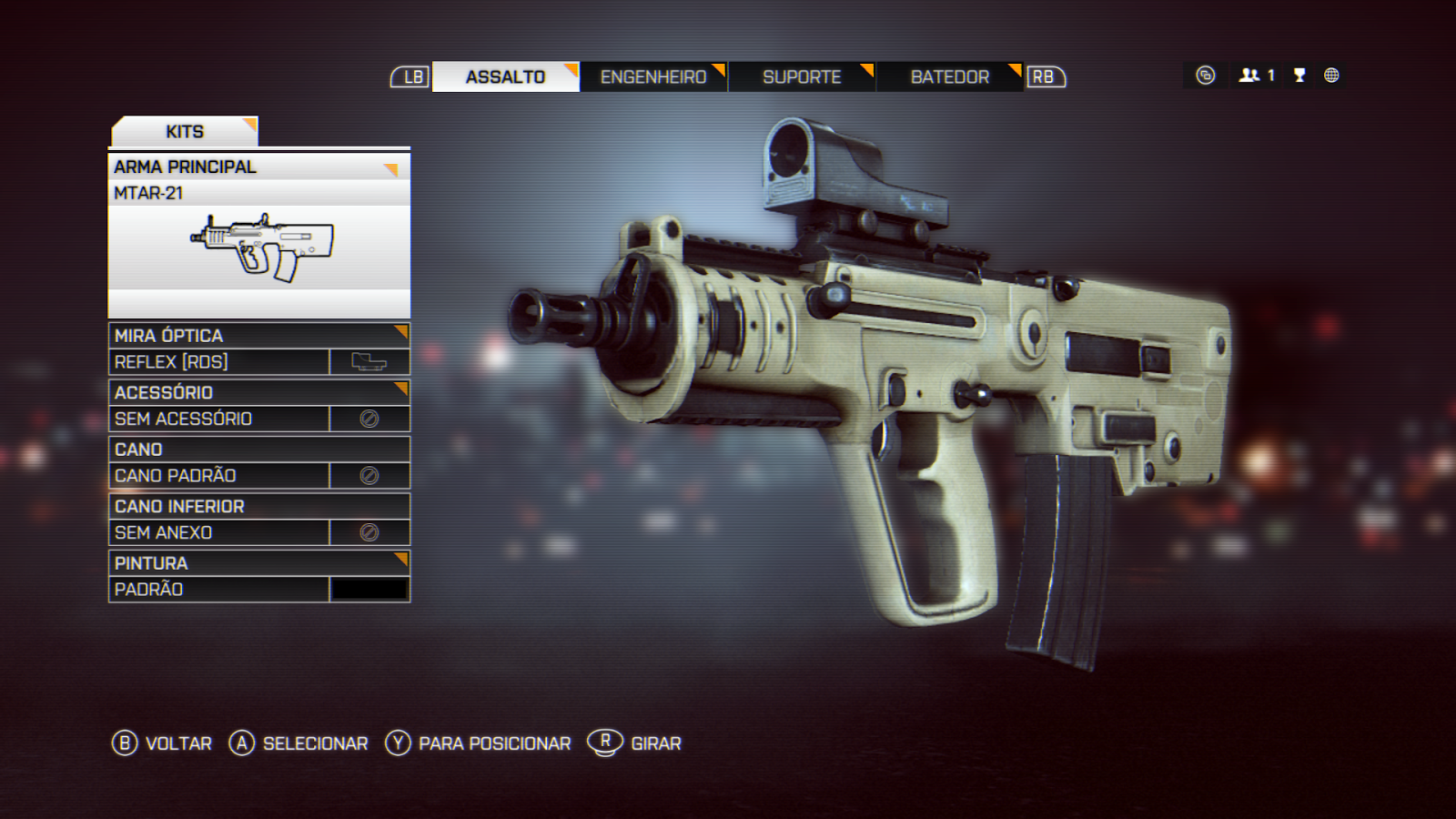Click the circle icon beside SEM ANEXO

[368, 531]
